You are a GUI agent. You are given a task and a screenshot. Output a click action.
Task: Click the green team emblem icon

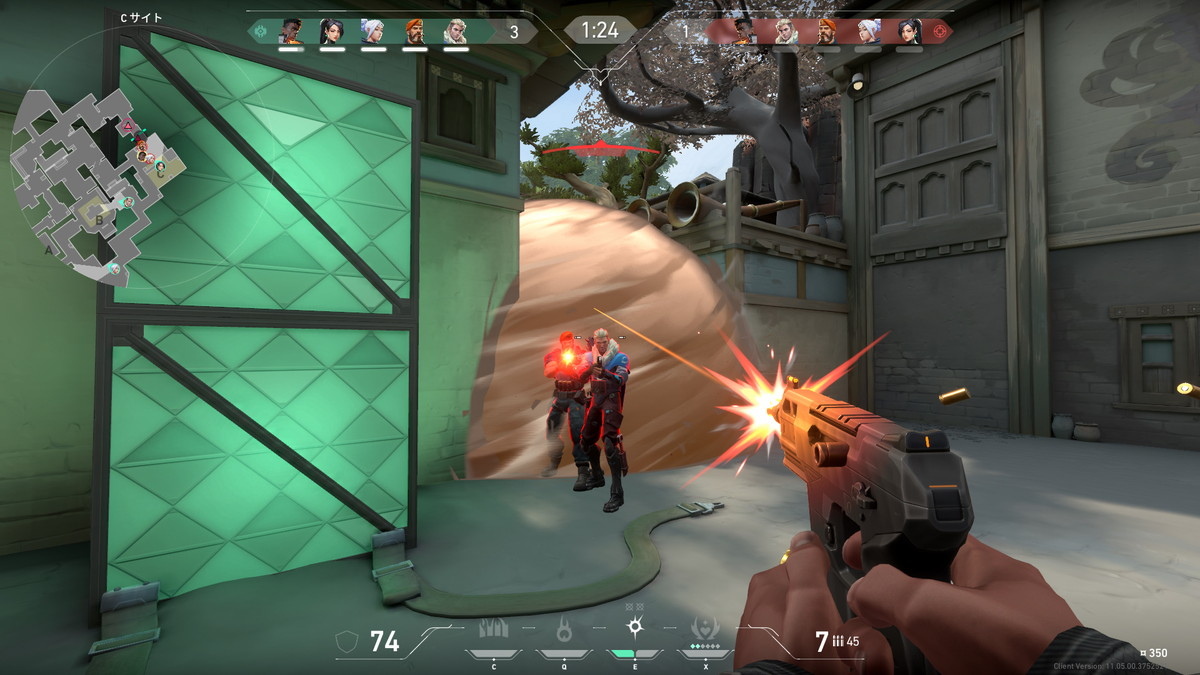[261, 32]
